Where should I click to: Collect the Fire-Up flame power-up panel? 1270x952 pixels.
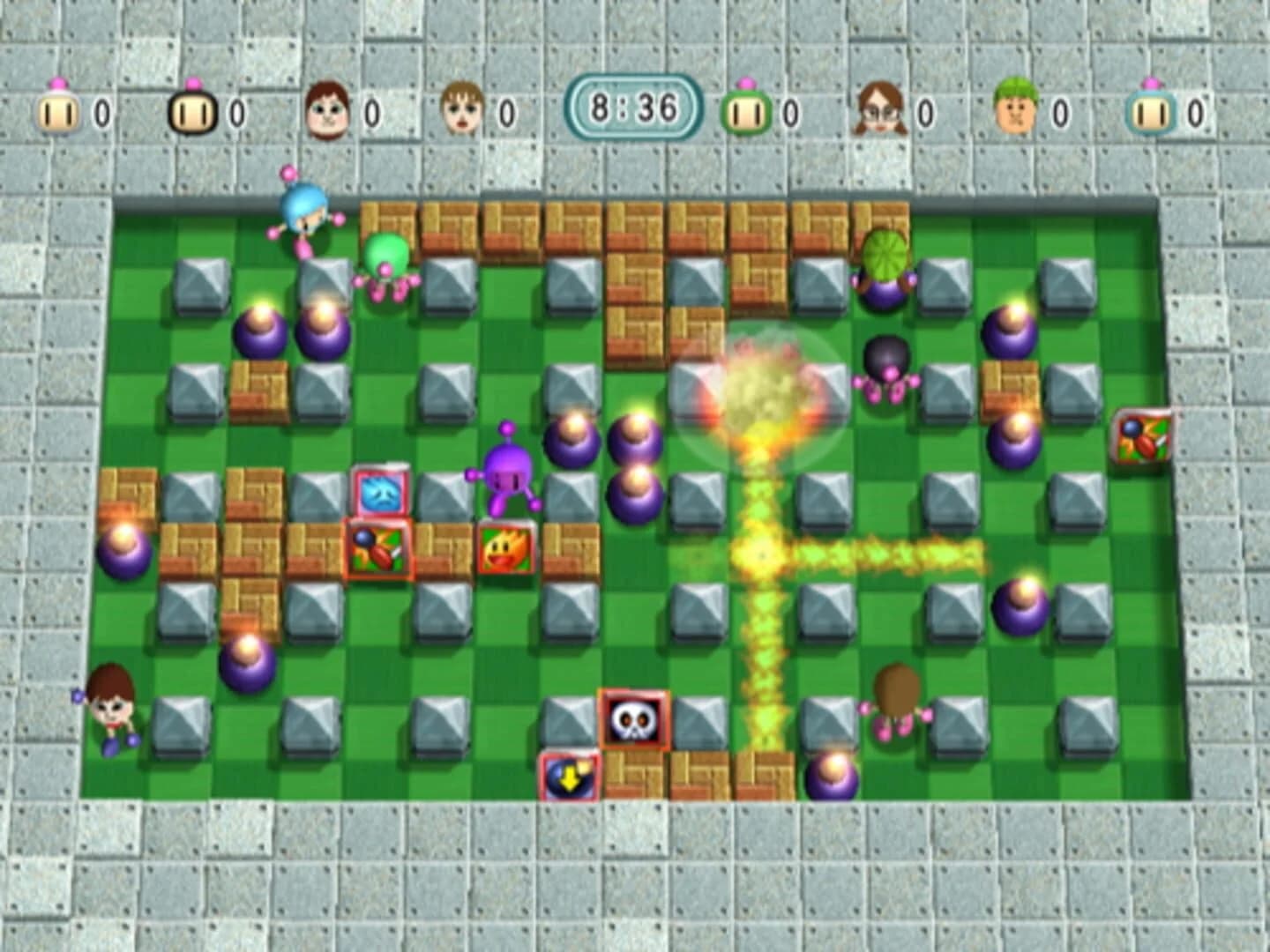click(x=505, y=548)
